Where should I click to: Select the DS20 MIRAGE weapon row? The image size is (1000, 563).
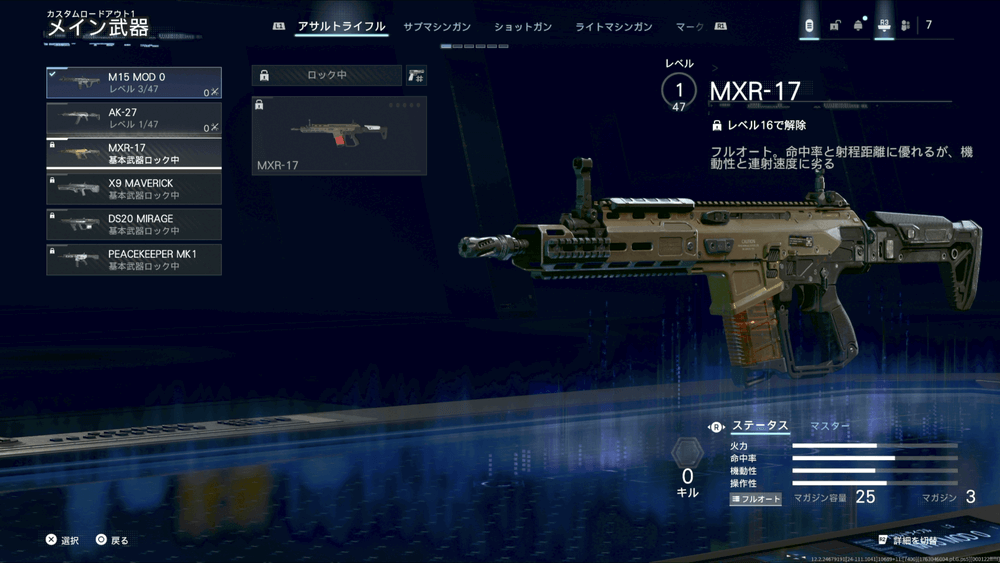(134, 224)
